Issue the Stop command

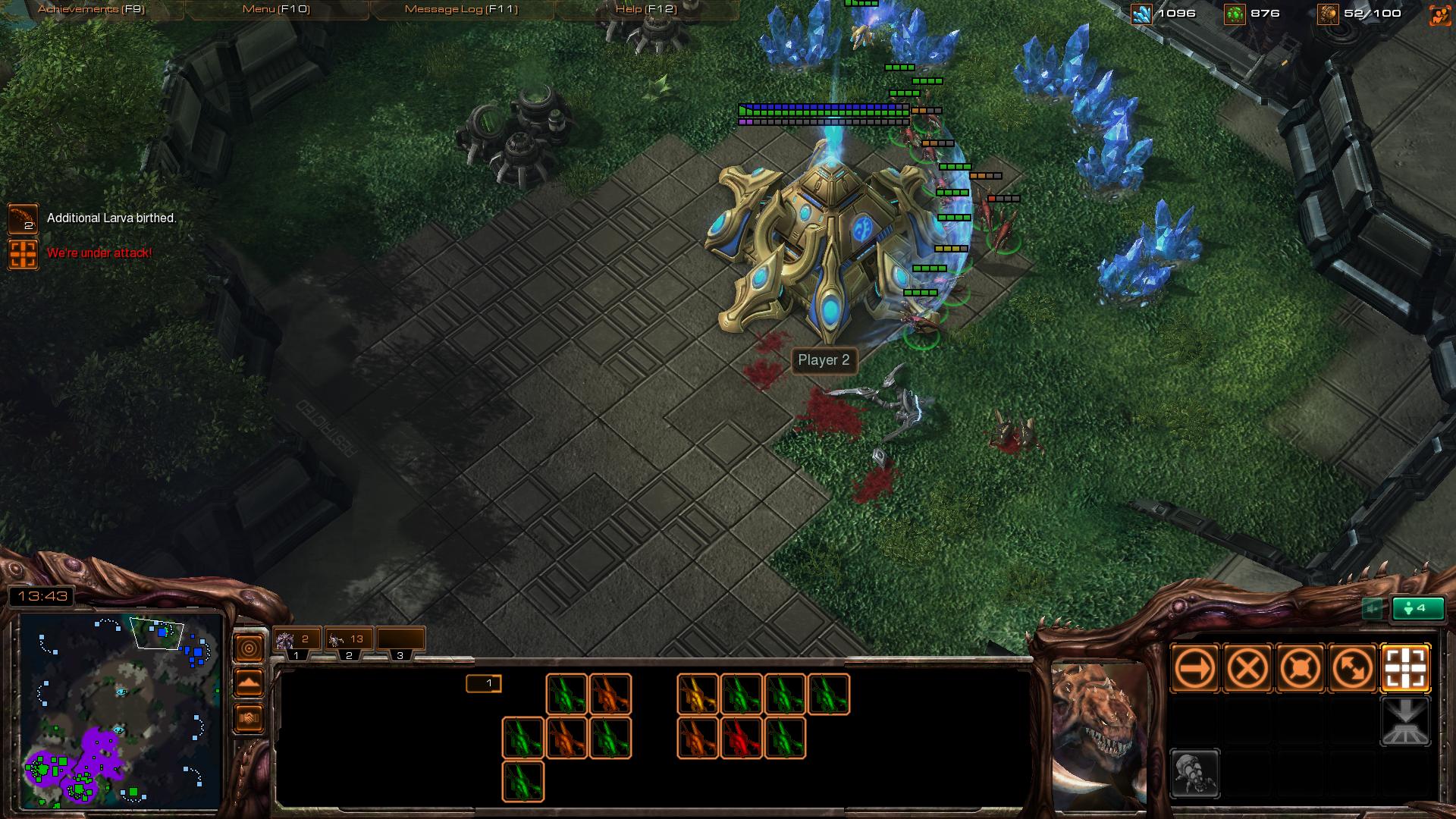tap(1247, 669)
